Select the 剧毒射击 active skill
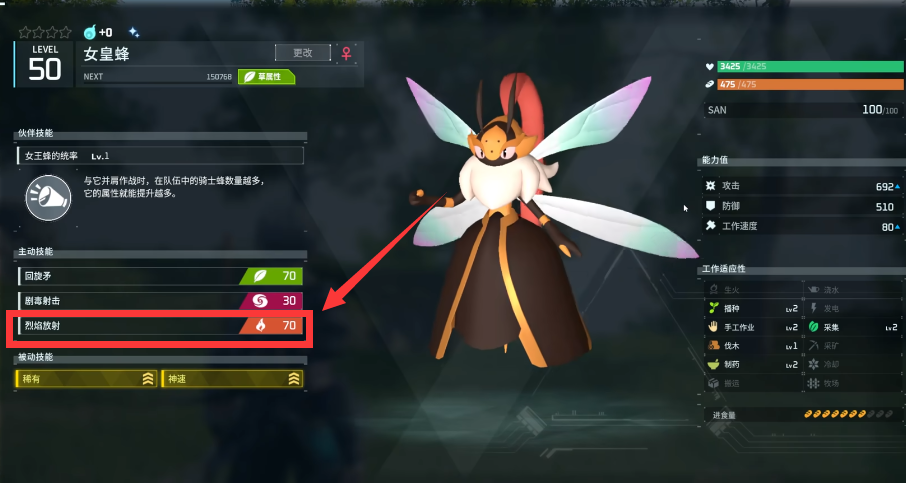The height and width of the screenshot is (483, 906). [x=160, y=300]
